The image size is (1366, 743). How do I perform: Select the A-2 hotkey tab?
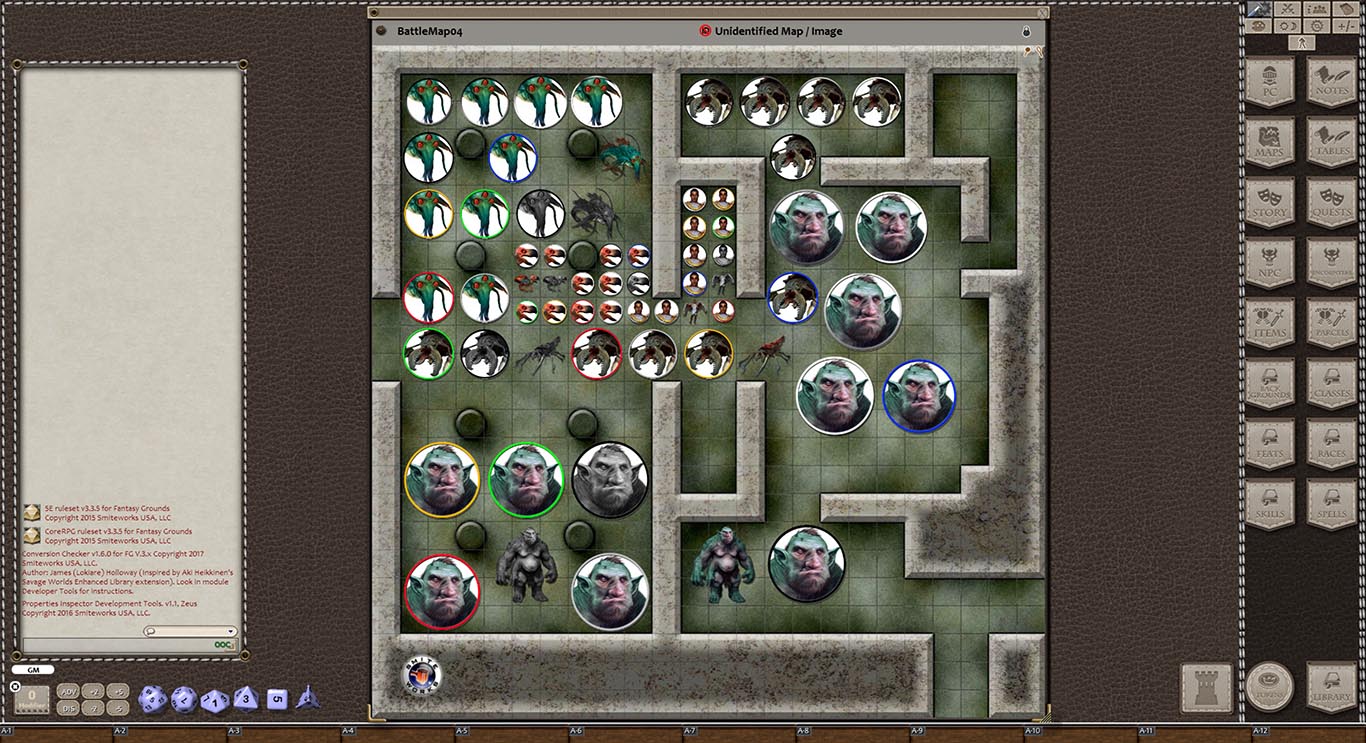122,732
